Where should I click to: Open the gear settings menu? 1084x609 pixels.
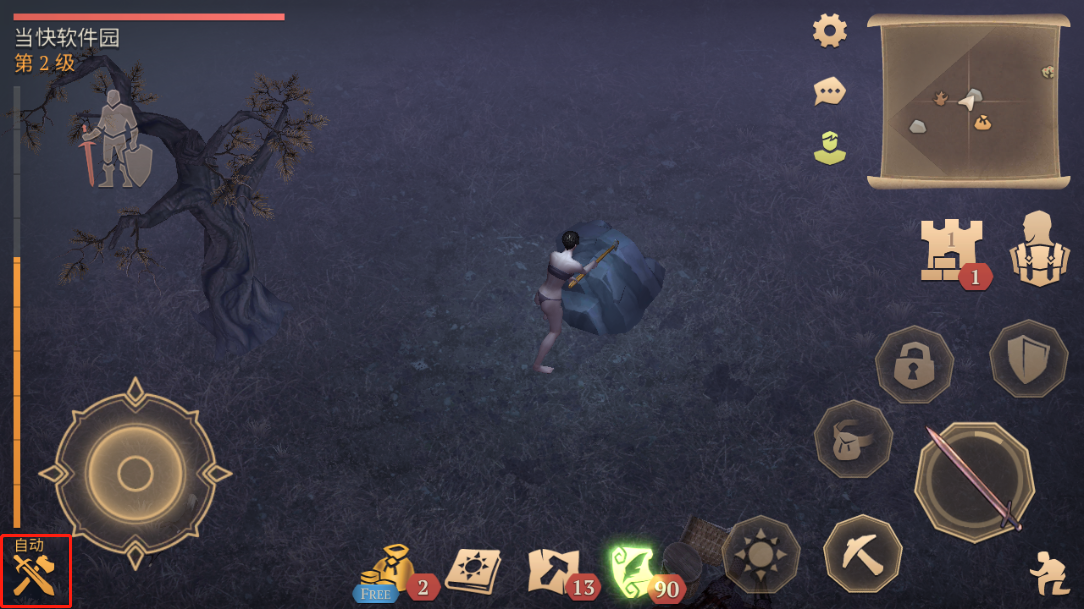(x=830, y=31)
